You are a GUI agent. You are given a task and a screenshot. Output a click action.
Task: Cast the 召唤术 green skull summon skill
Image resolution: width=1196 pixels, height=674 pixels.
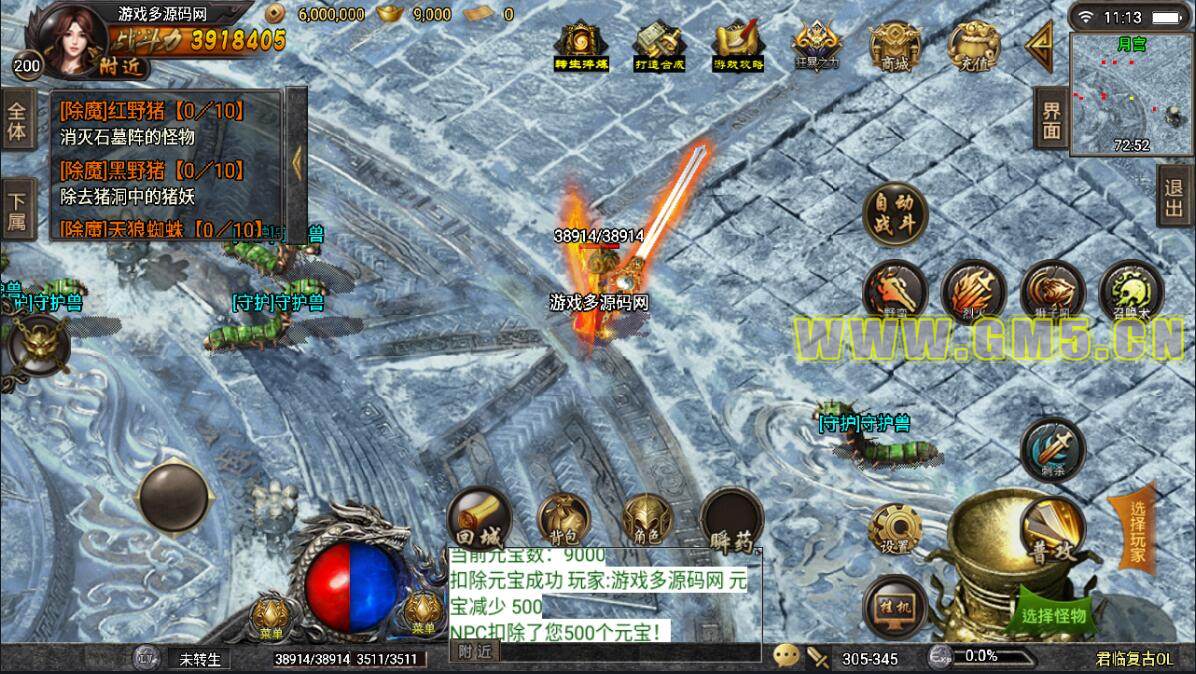coord(1131,292)
